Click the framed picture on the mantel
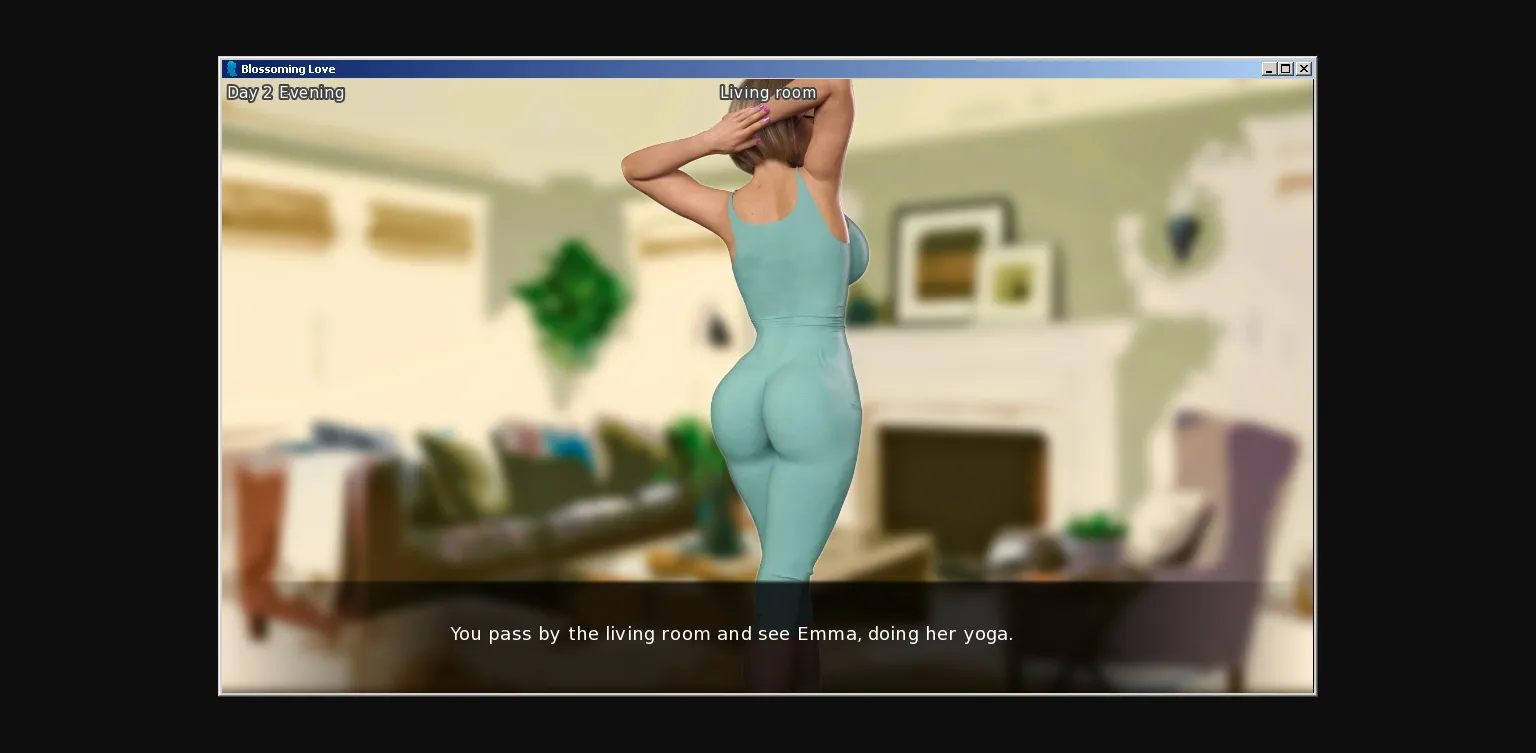Viewport: 1536px width, 753px height. [945, 260]
